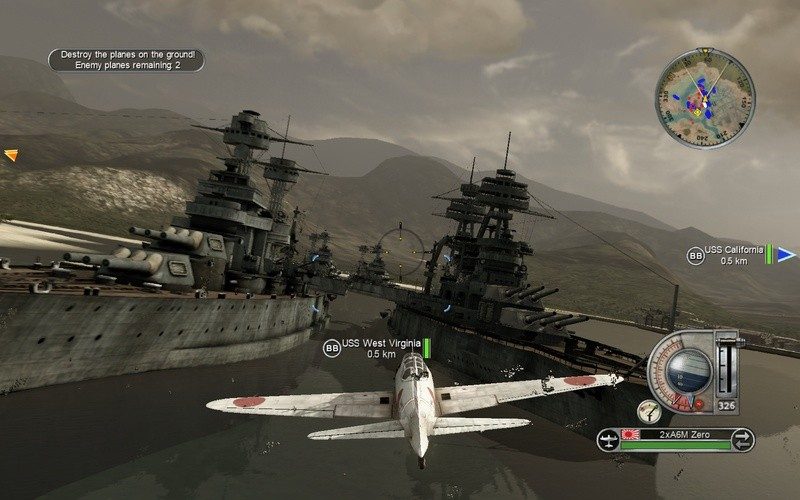
Task: Click the blue off-screen arrow by USS California
Action: (x=786, y=256)
